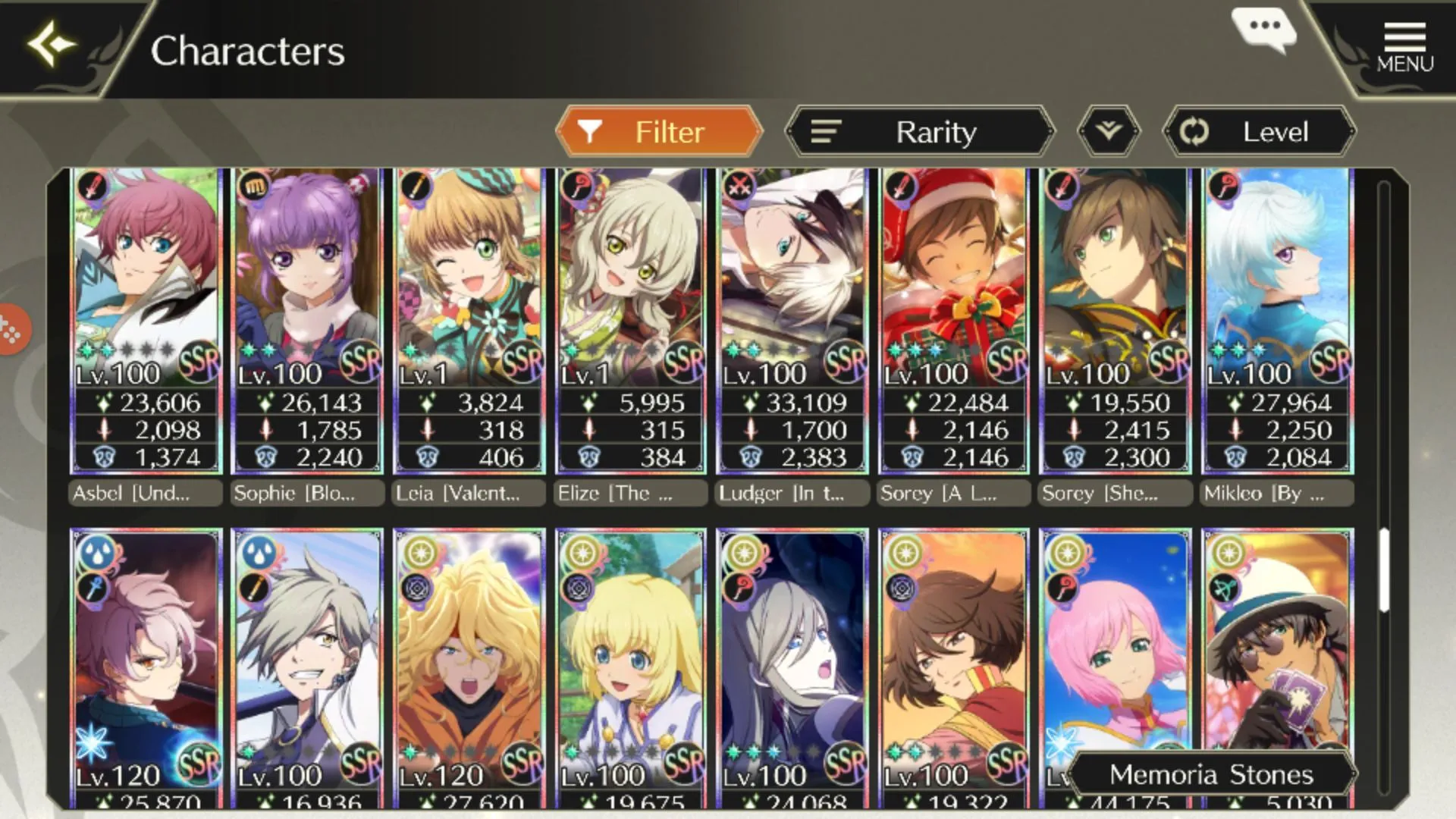
Task: Toggle the descending sort arrow button
Action: [x=1109, y=132]
